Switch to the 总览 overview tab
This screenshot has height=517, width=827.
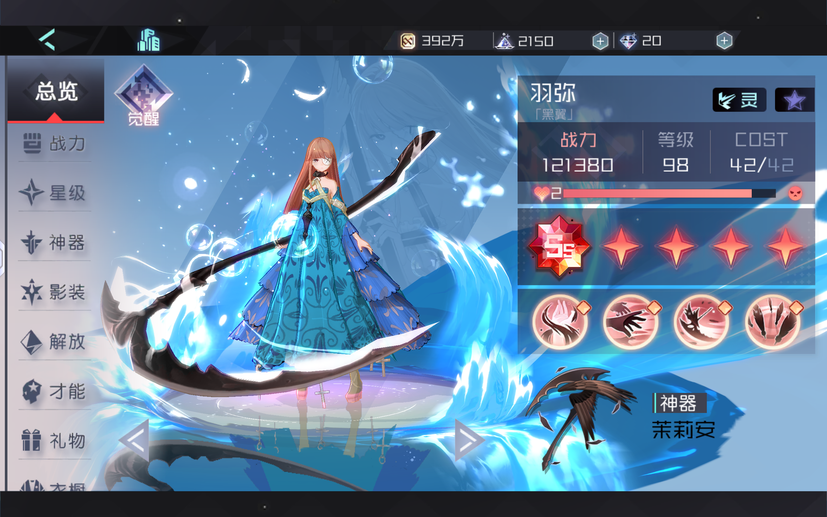coord(56,92)
